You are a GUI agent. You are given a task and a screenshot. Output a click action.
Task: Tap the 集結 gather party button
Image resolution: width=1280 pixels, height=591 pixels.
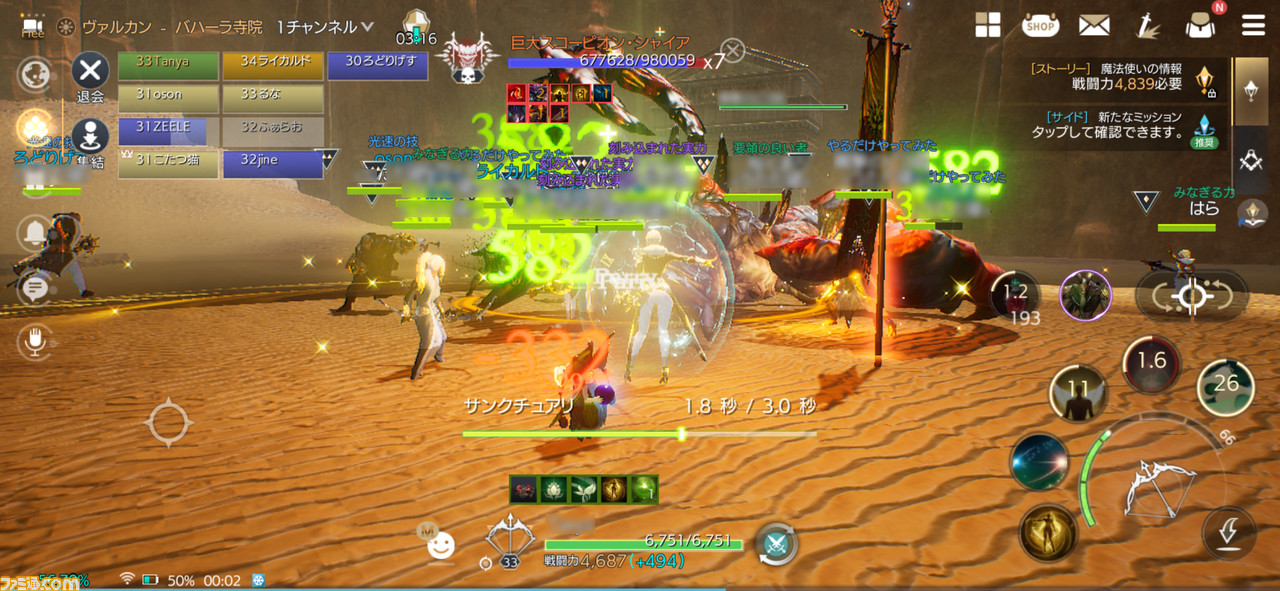pyautogui.click(x=90, y=140)
